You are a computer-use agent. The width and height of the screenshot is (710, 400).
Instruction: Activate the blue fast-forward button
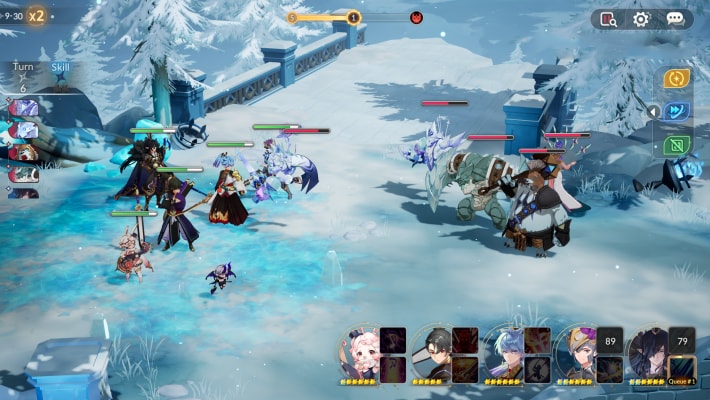tap(677, 112)
